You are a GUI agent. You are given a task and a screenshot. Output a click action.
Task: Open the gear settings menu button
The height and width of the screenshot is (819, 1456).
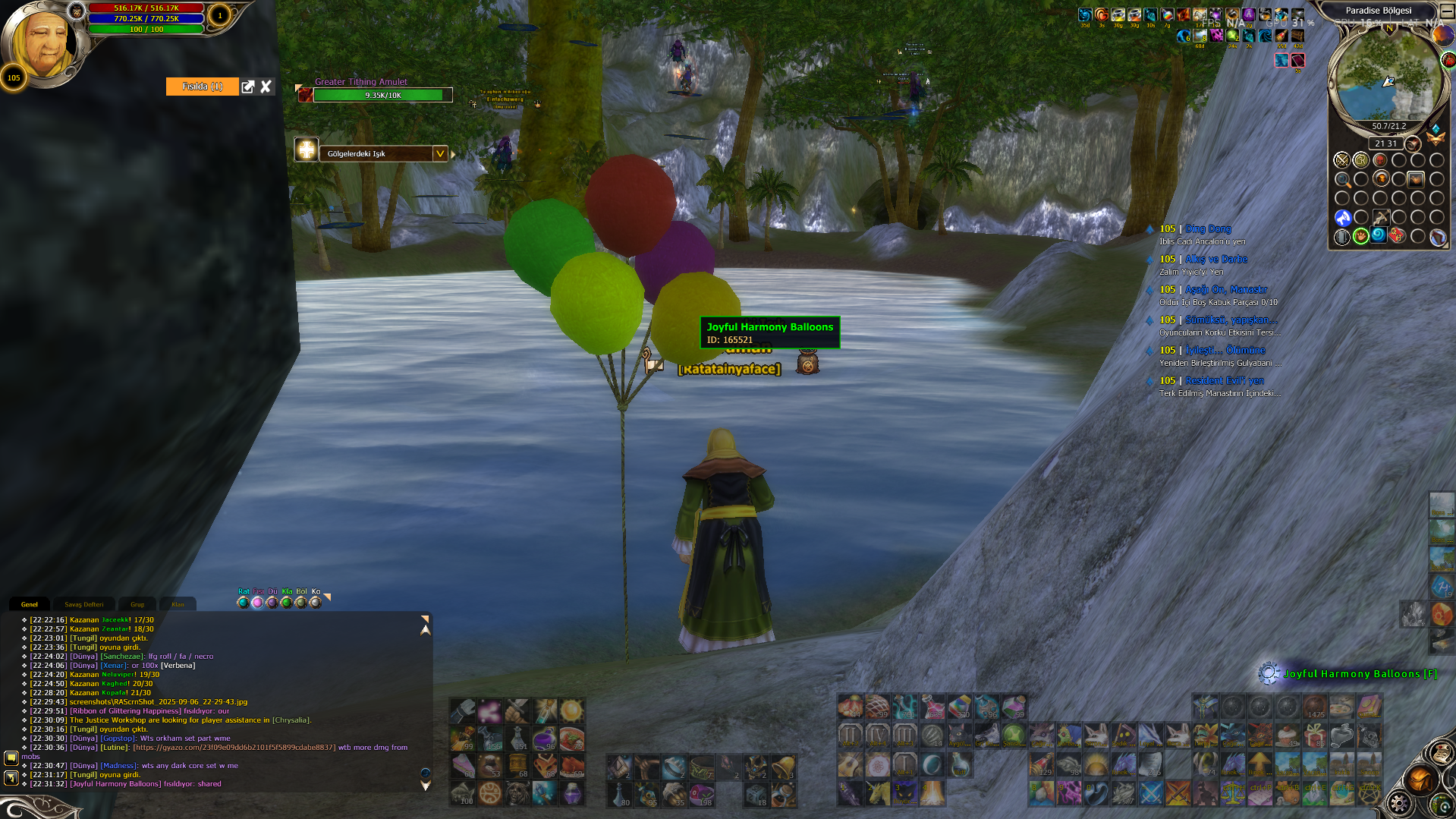tap(1400, 803)
